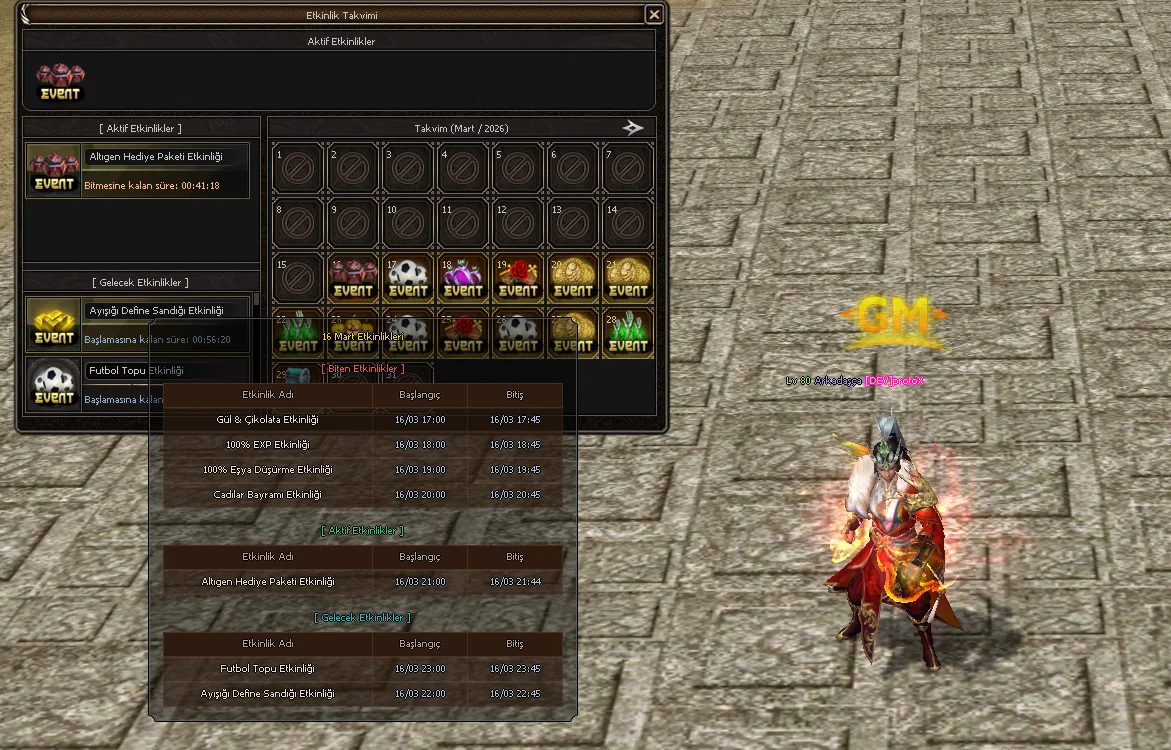The image size is (1171, 750).
Task: Select day 20 gold coins event
Action: (x=573, y=277)
